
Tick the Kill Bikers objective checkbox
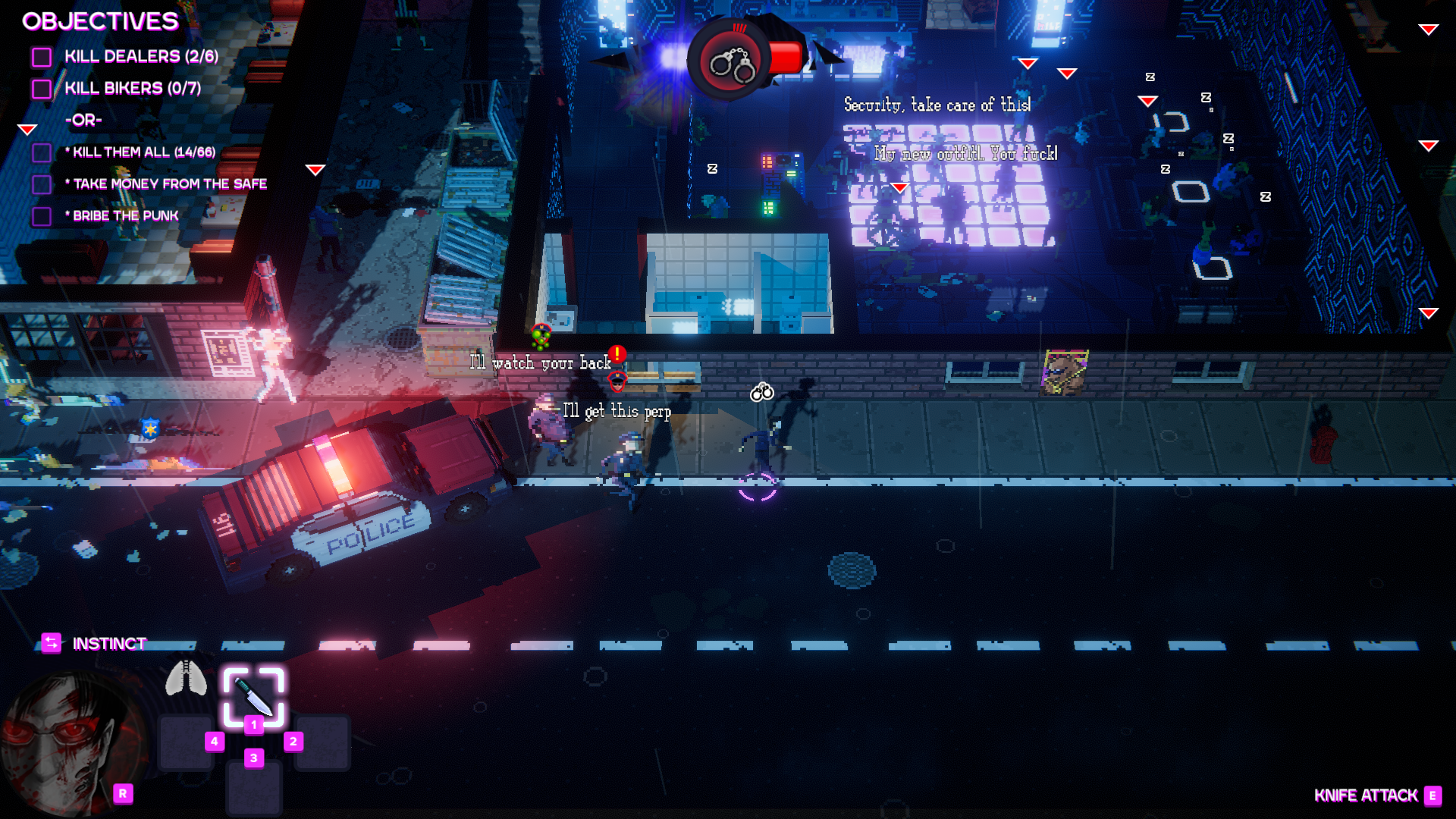pyautogui.click(x=42, y=89)
